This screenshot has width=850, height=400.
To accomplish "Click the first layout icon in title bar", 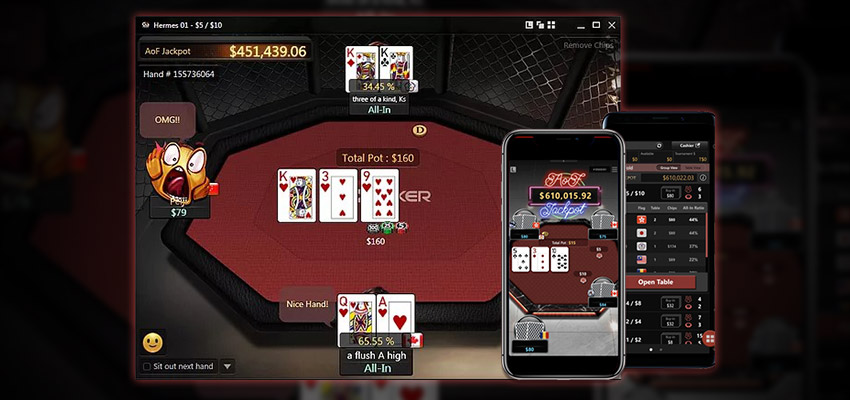I will pos(529,24).
